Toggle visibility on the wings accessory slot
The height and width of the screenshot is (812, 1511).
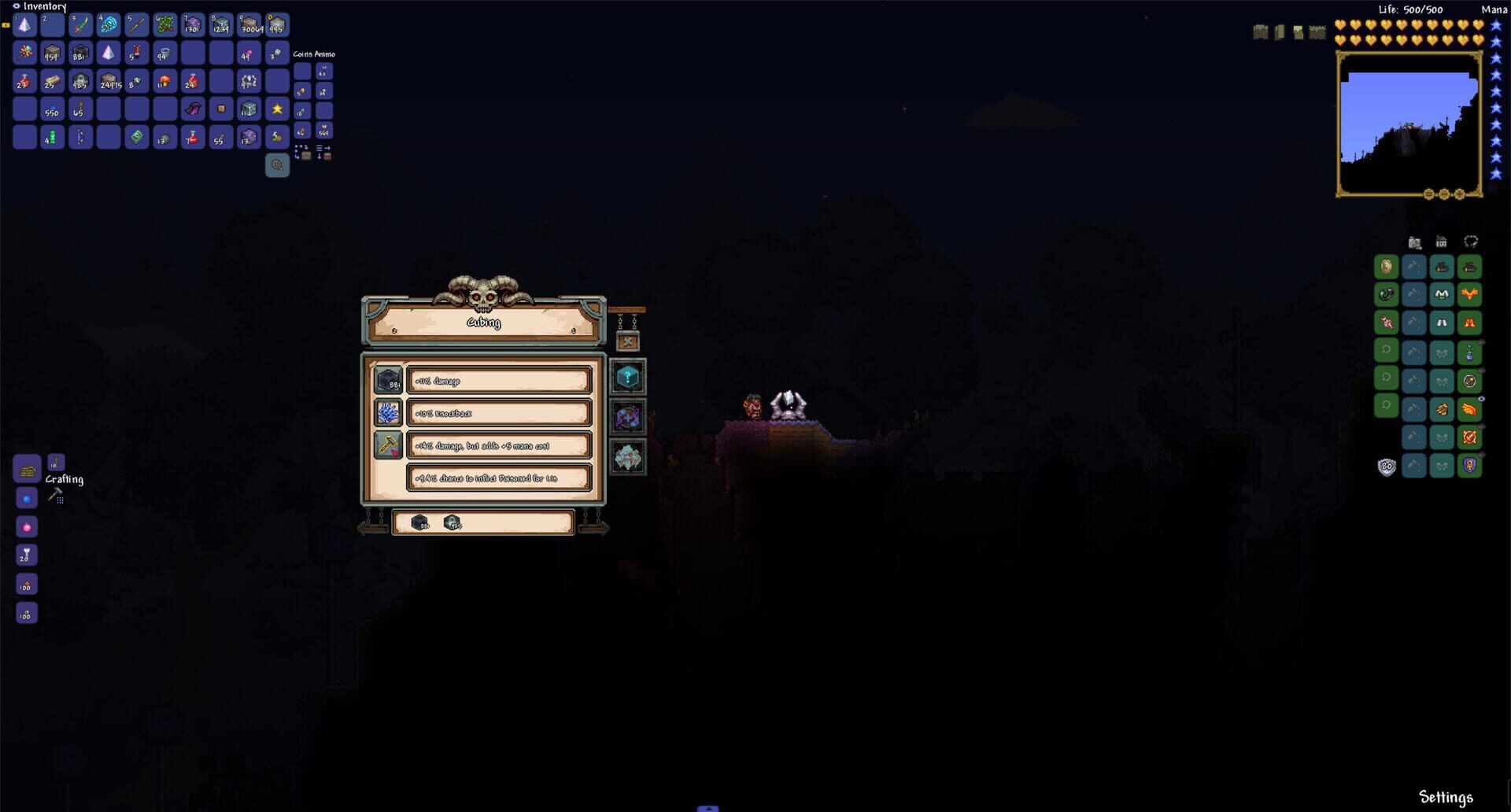pyautogui.click(x=1482, y=397)
